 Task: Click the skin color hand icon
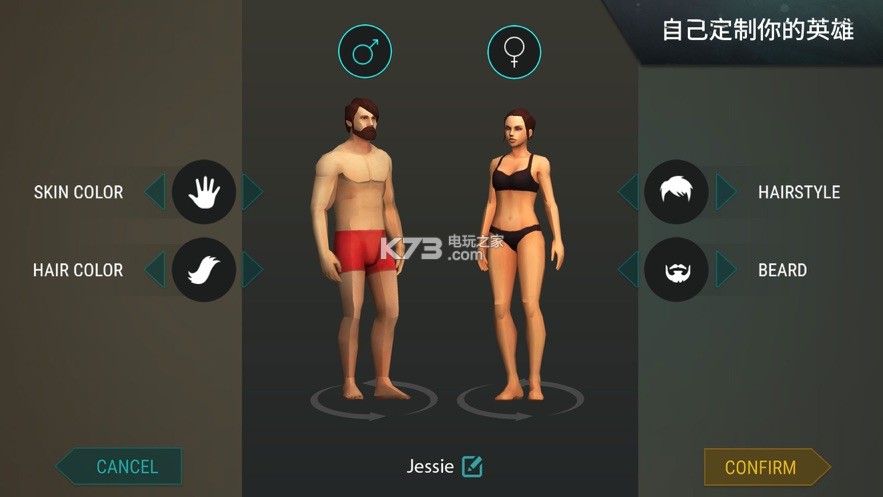pos(204,191)
